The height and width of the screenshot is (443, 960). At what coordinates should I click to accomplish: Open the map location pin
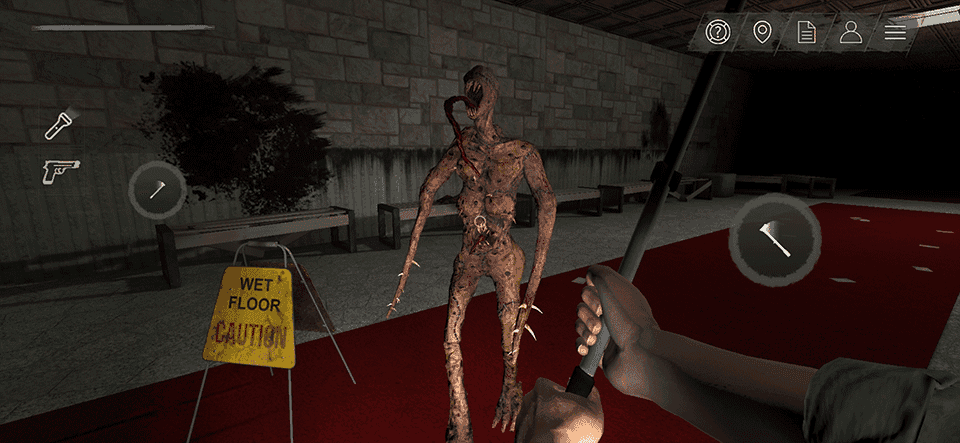pos(762,33)
